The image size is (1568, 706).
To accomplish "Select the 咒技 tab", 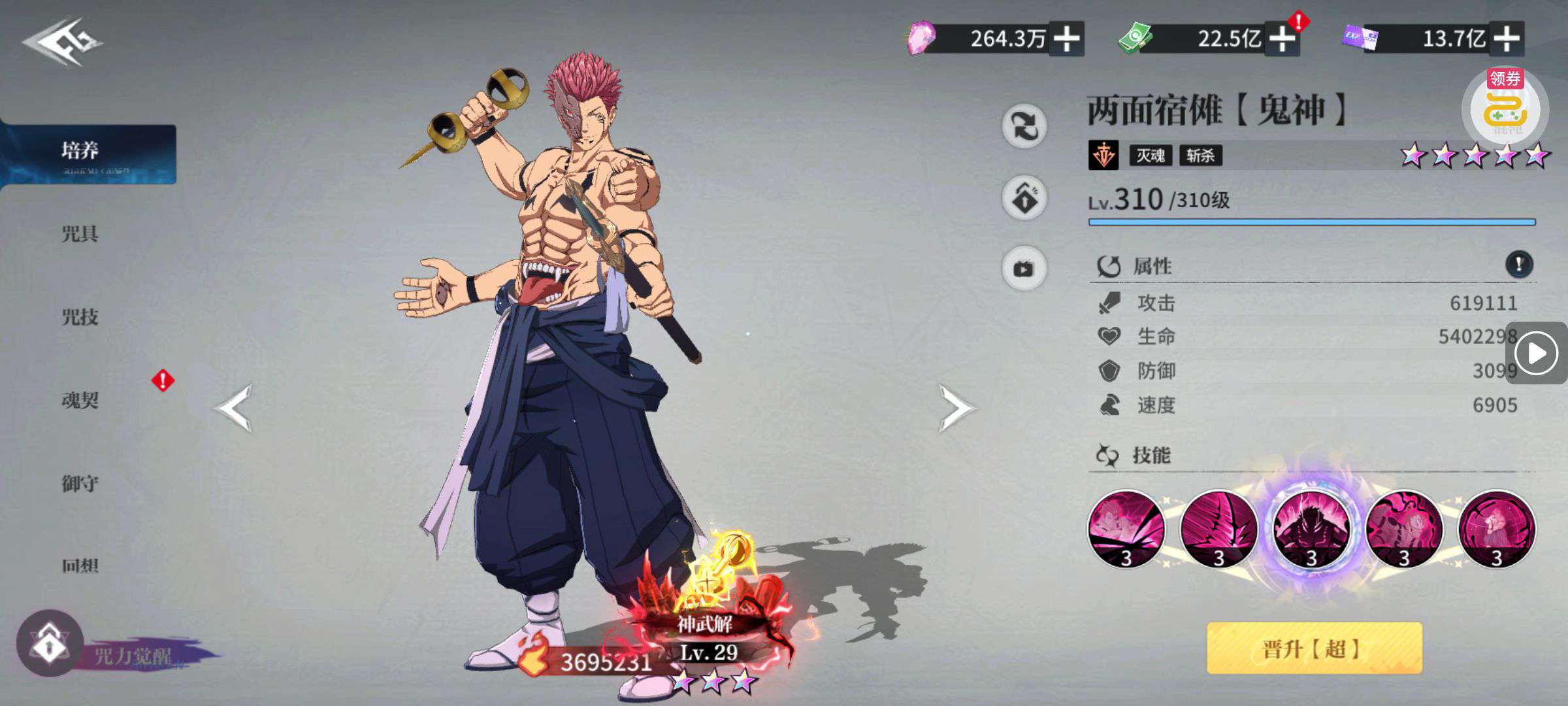I will tap(80, 317).
